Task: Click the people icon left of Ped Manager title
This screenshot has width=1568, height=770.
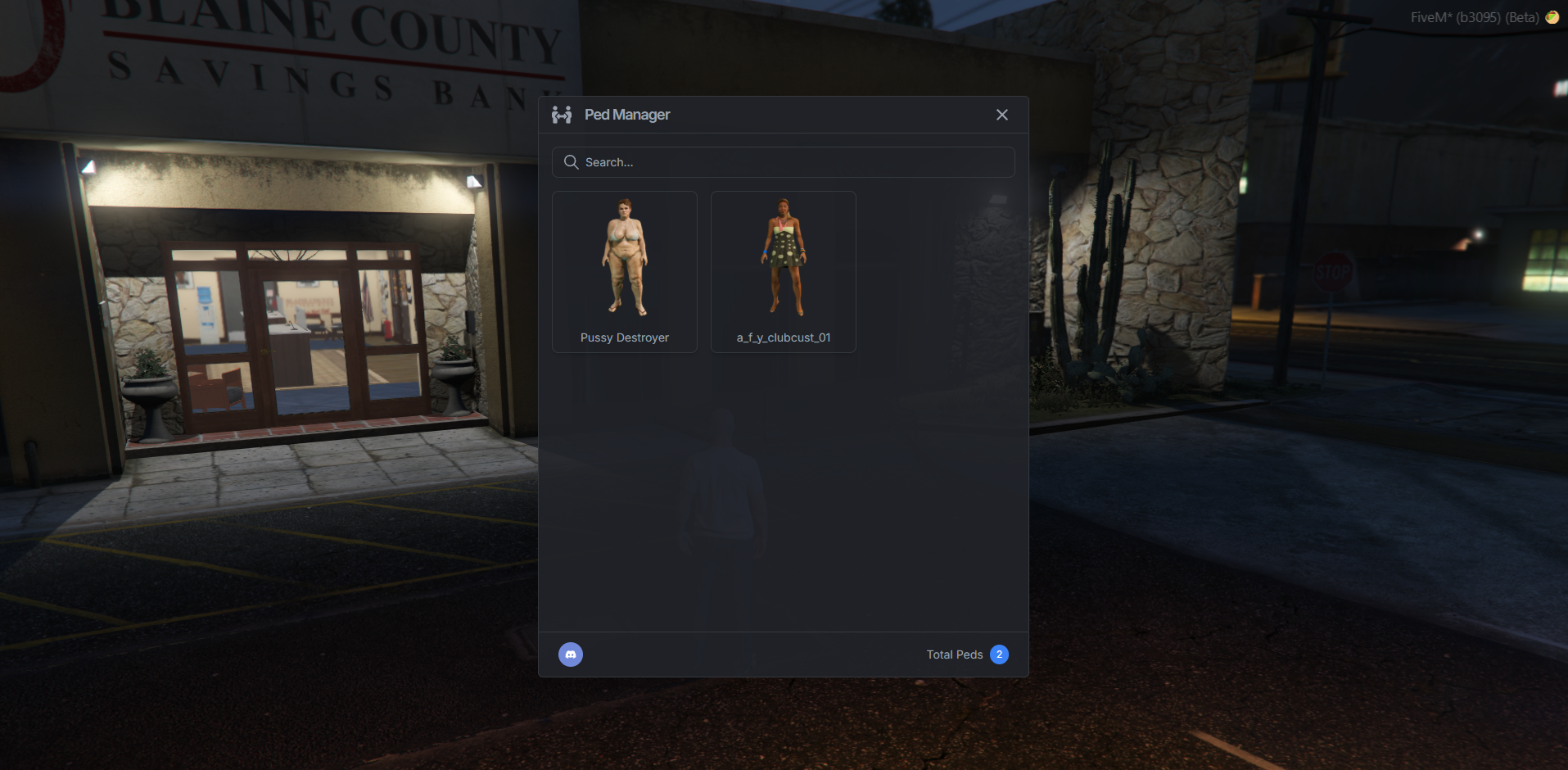Action: click(x=562, y=115)
